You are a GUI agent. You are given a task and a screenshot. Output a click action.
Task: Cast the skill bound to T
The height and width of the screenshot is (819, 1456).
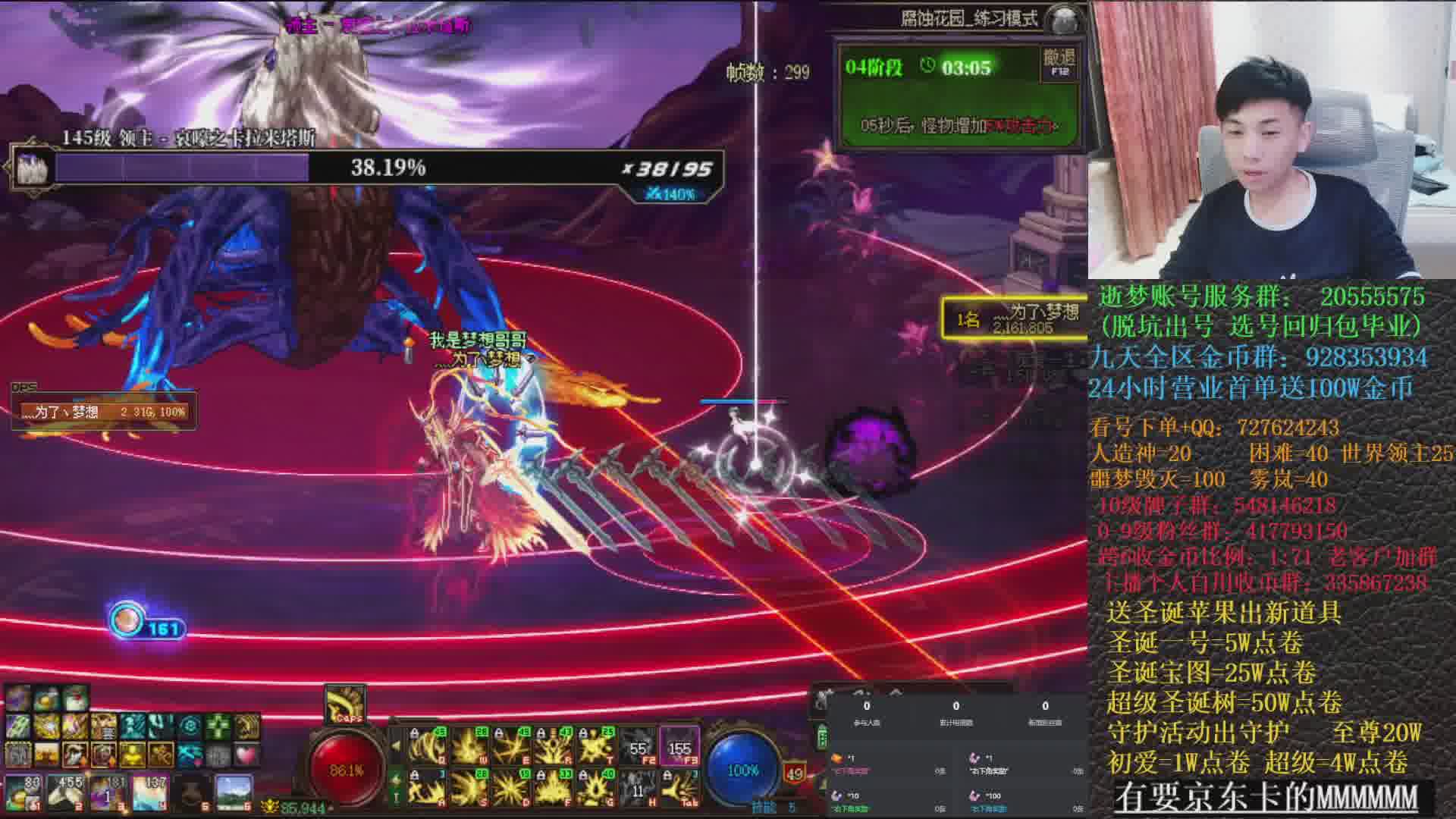pyautogui.click(x=596, y=747)
